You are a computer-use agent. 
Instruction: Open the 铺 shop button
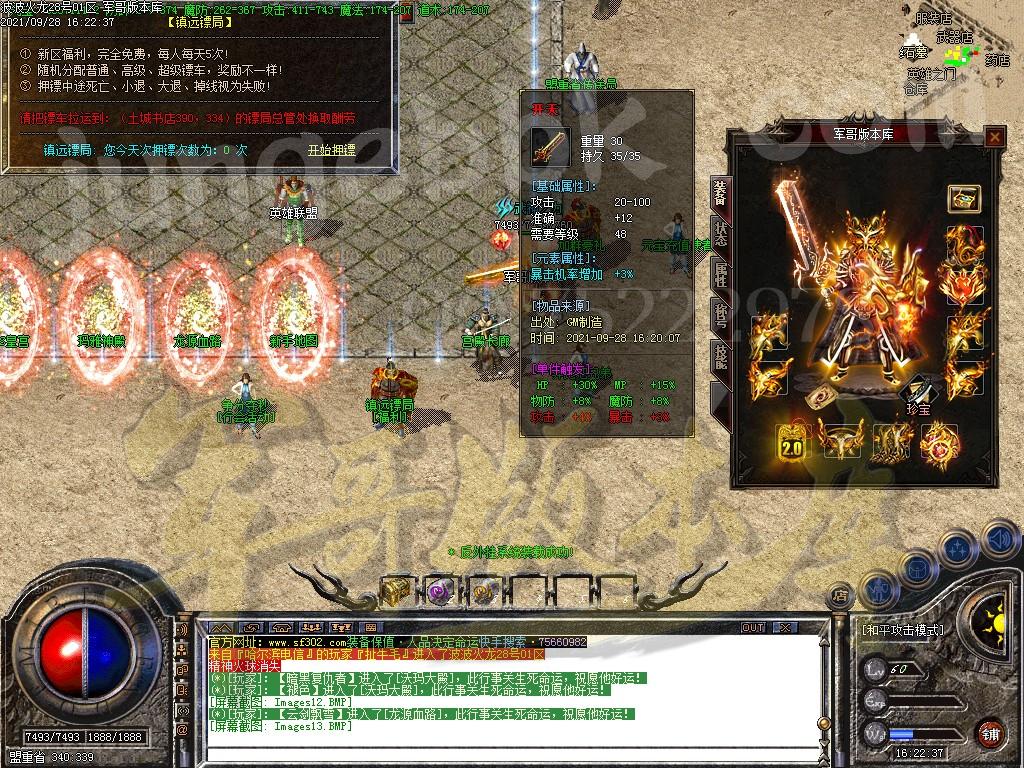[989, 733]
